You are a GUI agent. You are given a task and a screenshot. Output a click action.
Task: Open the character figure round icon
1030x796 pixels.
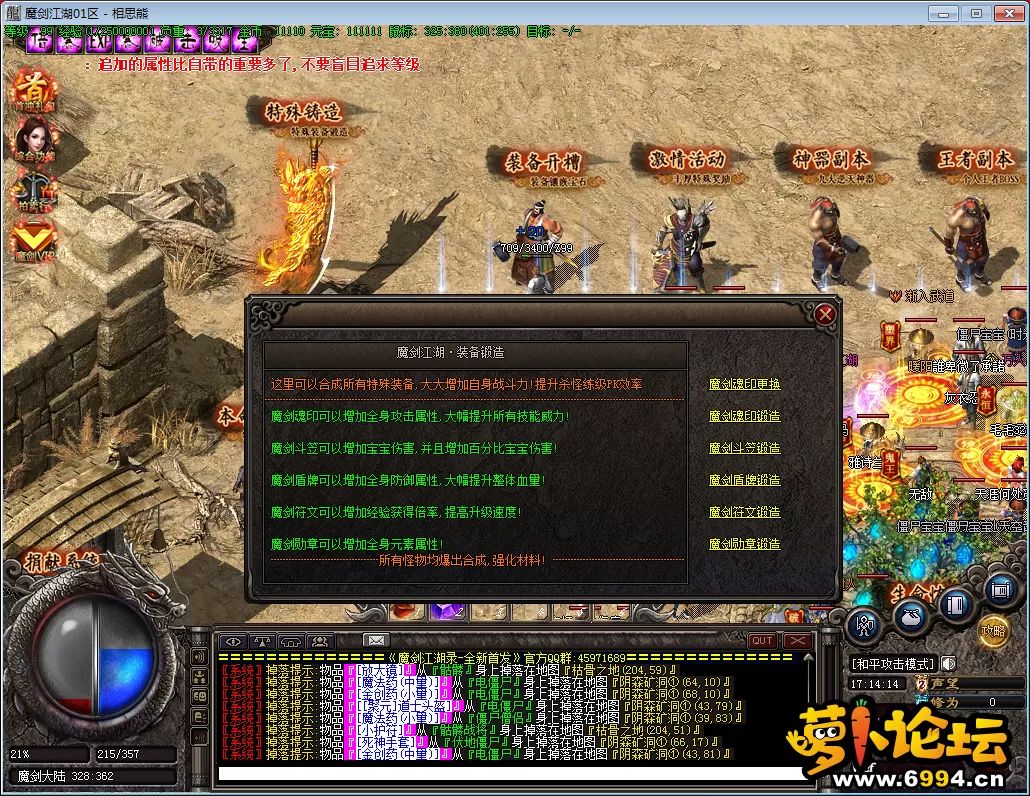pyautogui.click(x=864, y=627)
